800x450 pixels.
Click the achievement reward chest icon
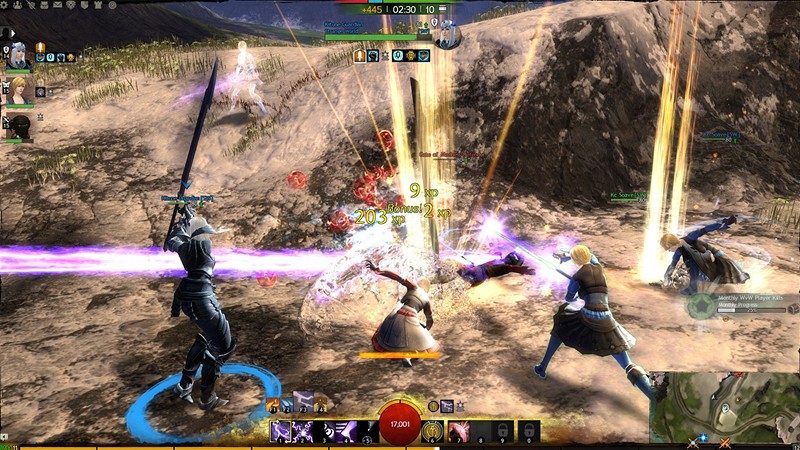[791, 309]
